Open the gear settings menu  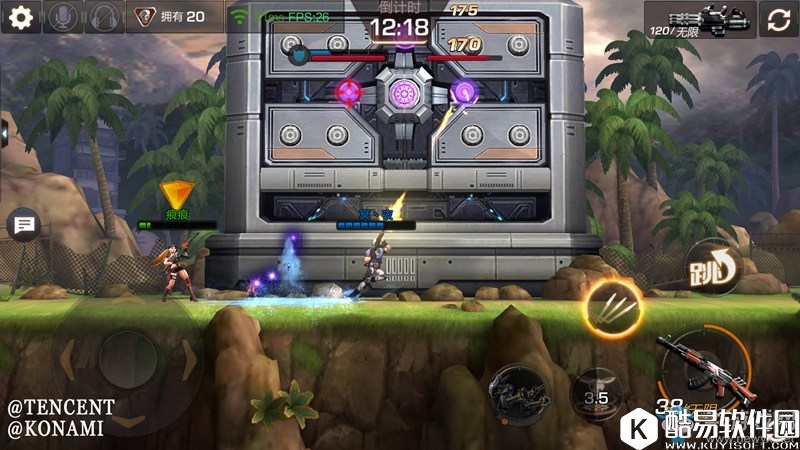(x=21, y=17)
